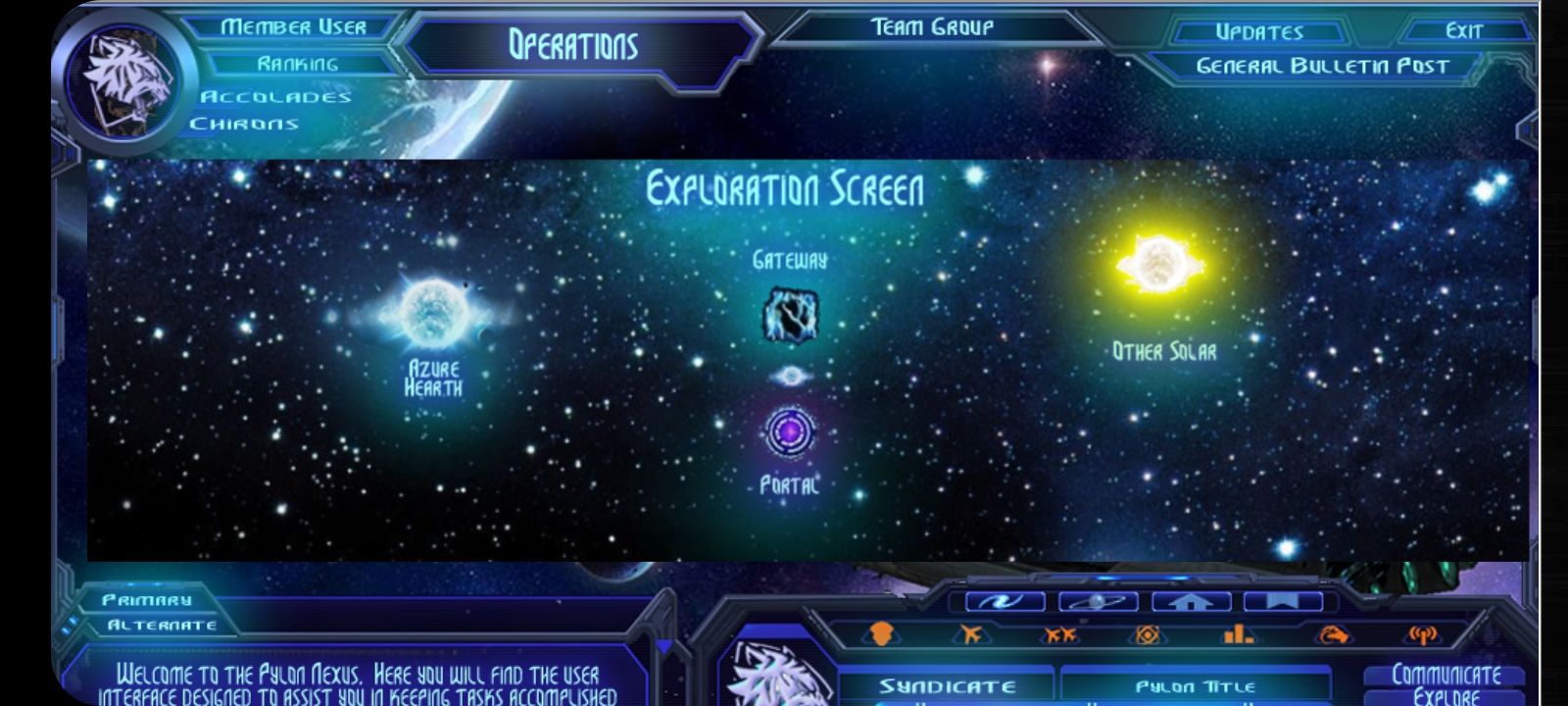This screenshot has height=706, width=1568.
Task: Exit the game via Exit button
Action: [x=1464, y=31]
